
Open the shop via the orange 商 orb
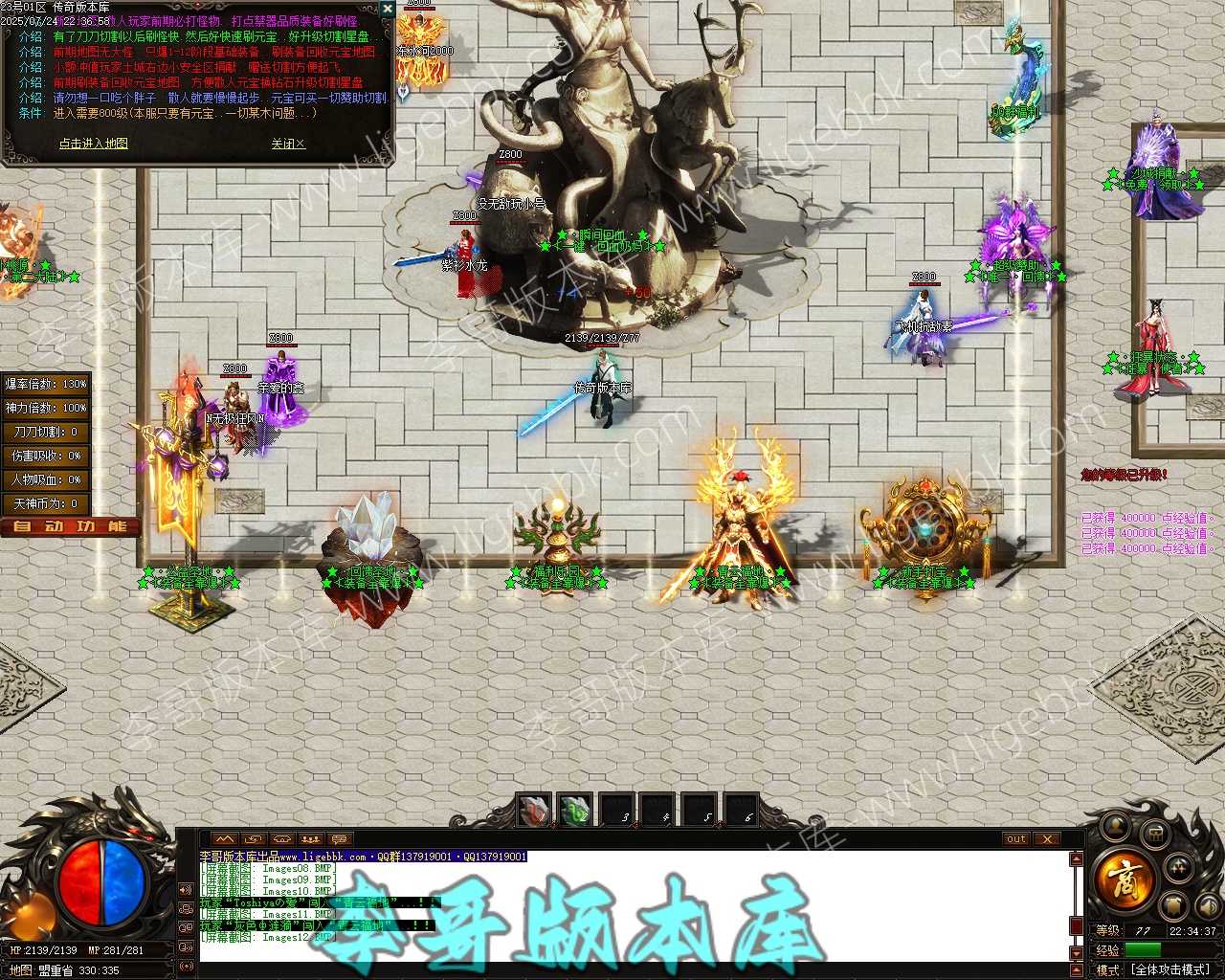point(1125,878)
